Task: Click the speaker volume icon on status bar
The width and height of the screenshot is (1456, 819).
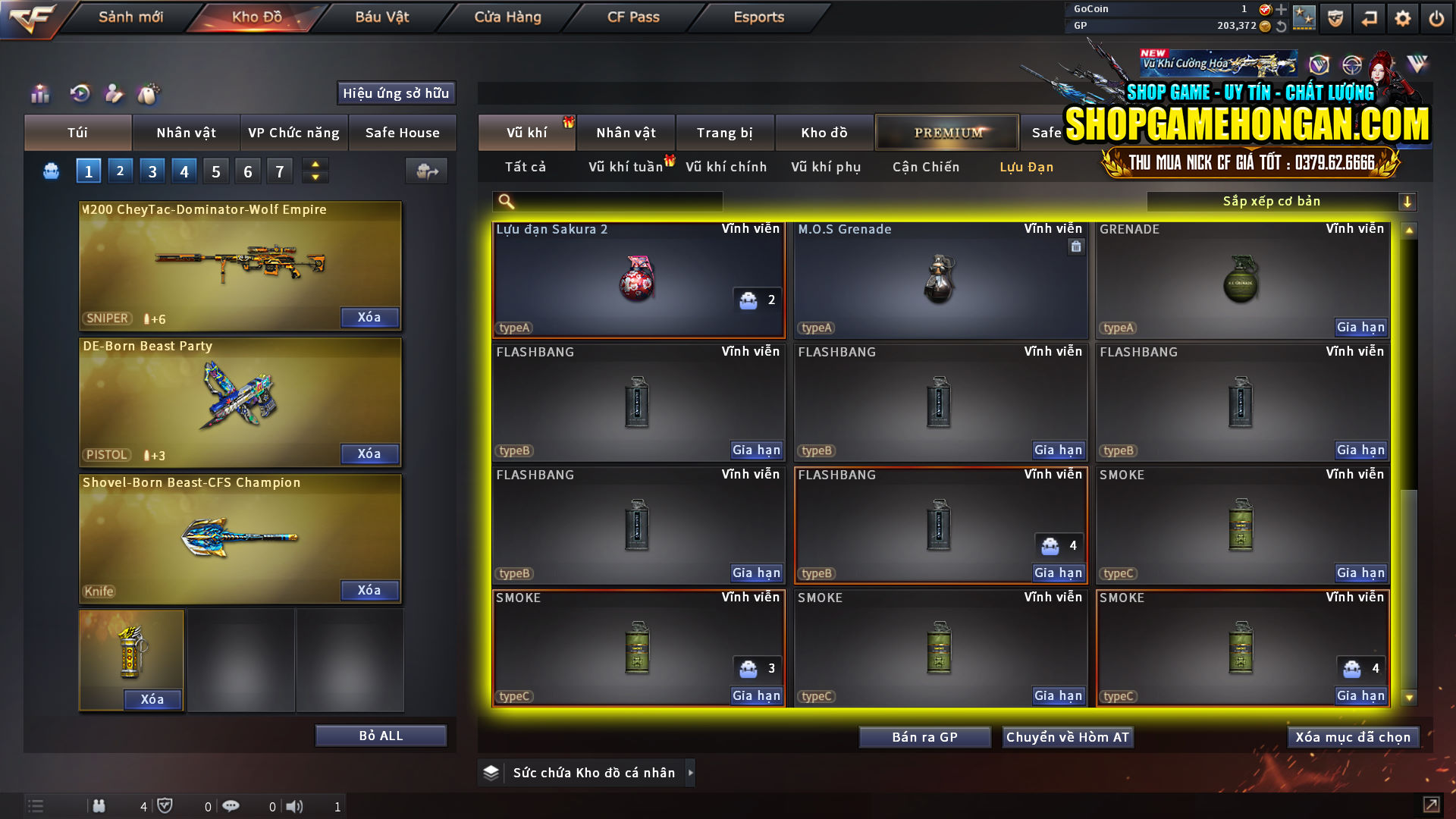Action: [296, 806]
